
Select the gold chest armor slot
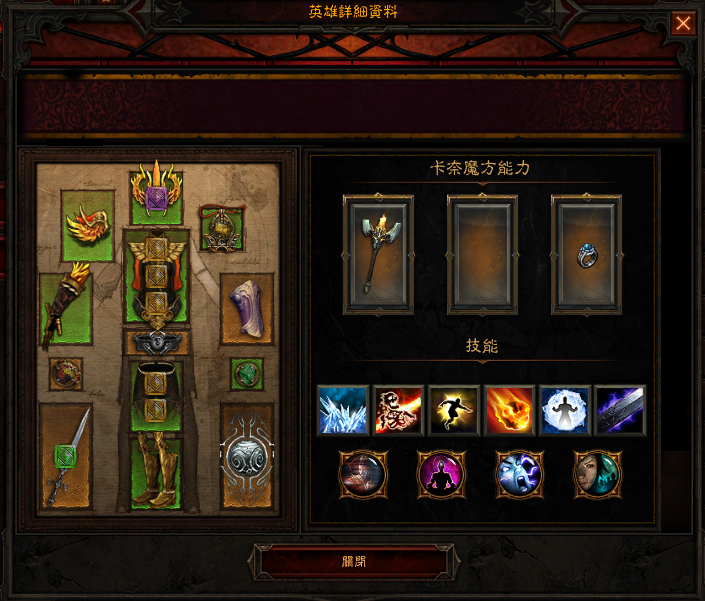click(156, 273)
